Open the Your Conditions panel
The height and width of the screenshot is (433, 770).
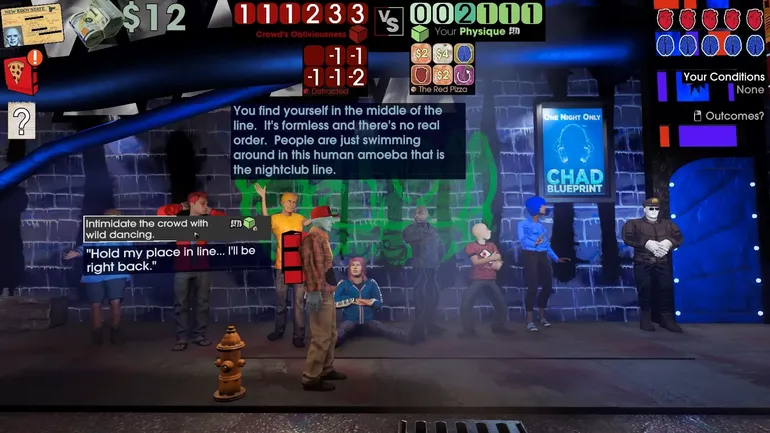tap(723, 77)
